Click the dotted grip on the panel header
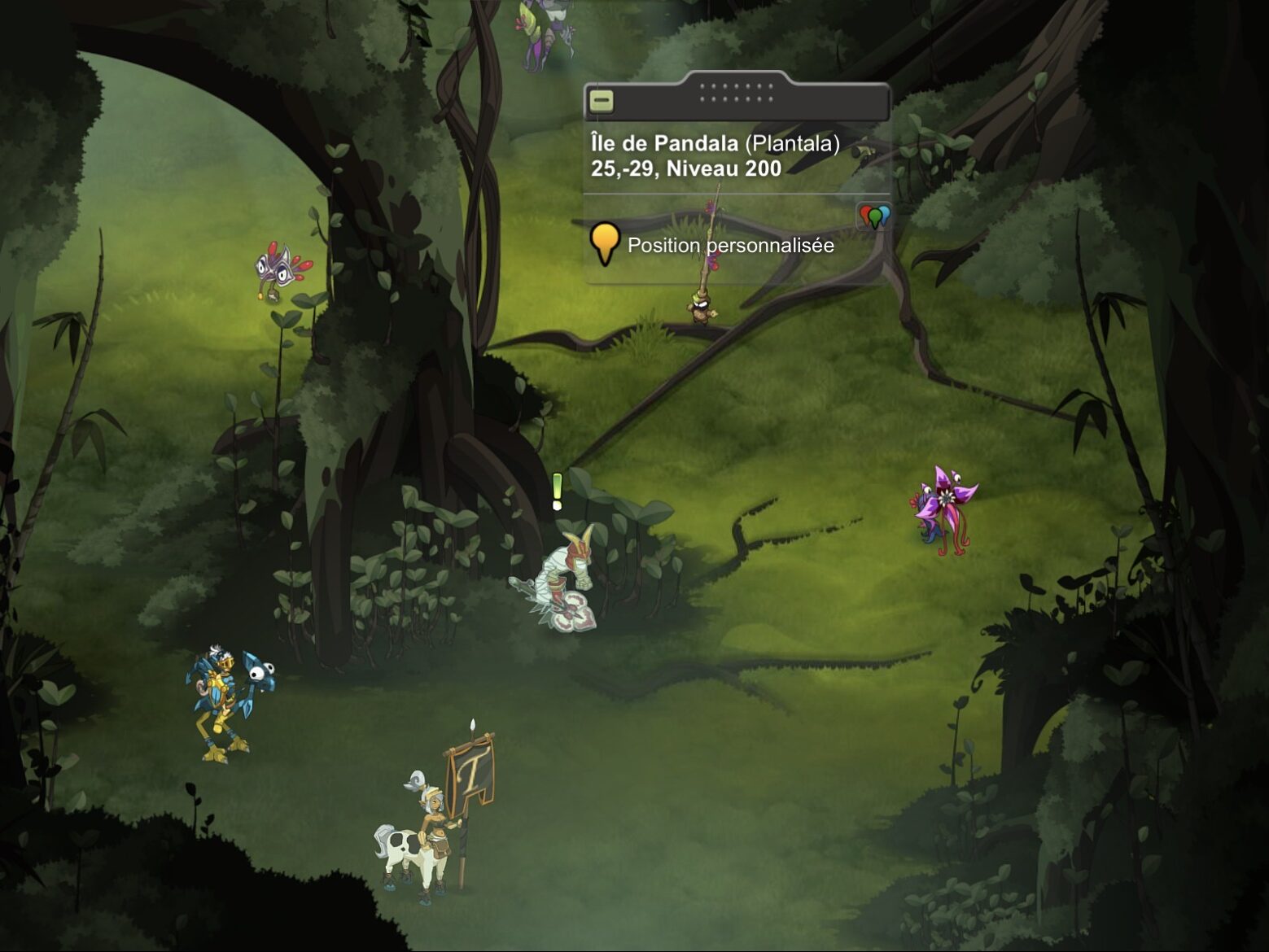This screenshot has height=952, width=1269. (x=736, y=92)
